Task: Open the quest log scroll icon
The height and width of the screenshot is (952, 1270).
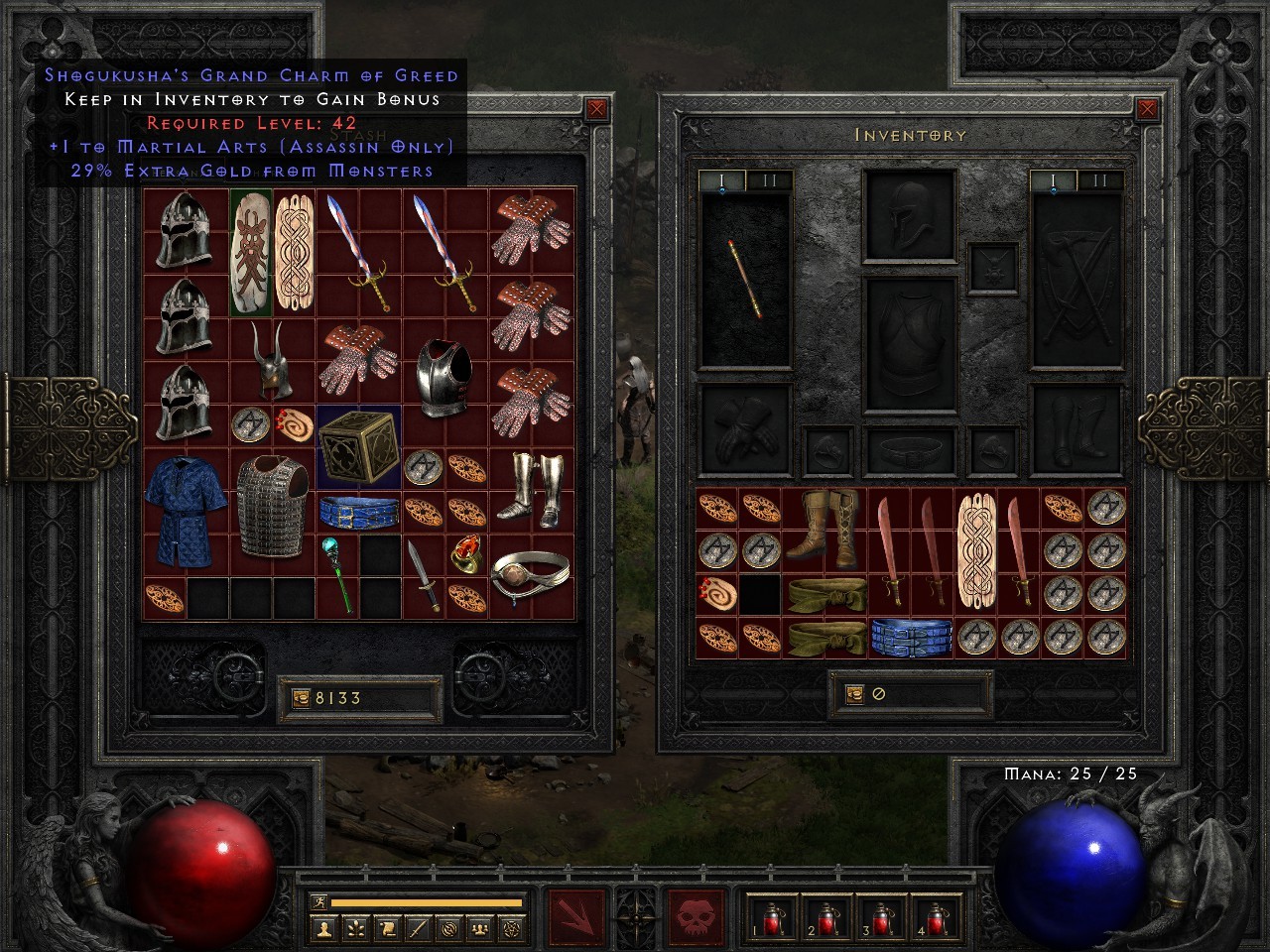Action: tap(386, 930)
